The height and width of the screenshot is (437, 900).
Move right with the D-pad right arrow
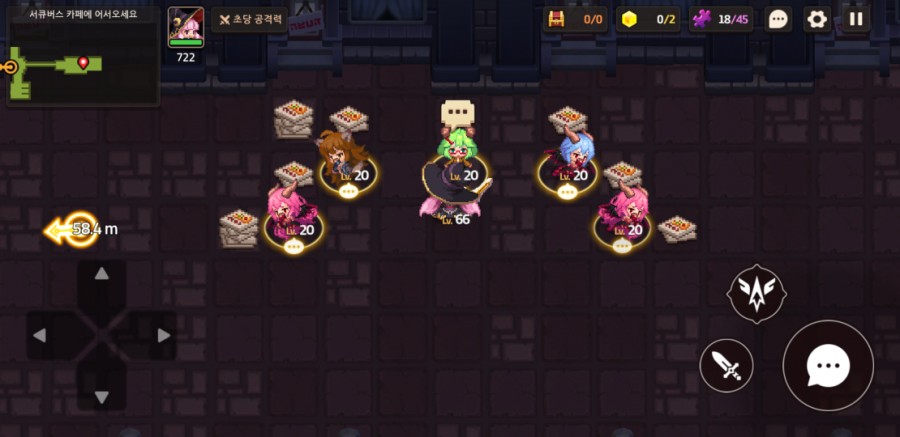click(163, 335)
